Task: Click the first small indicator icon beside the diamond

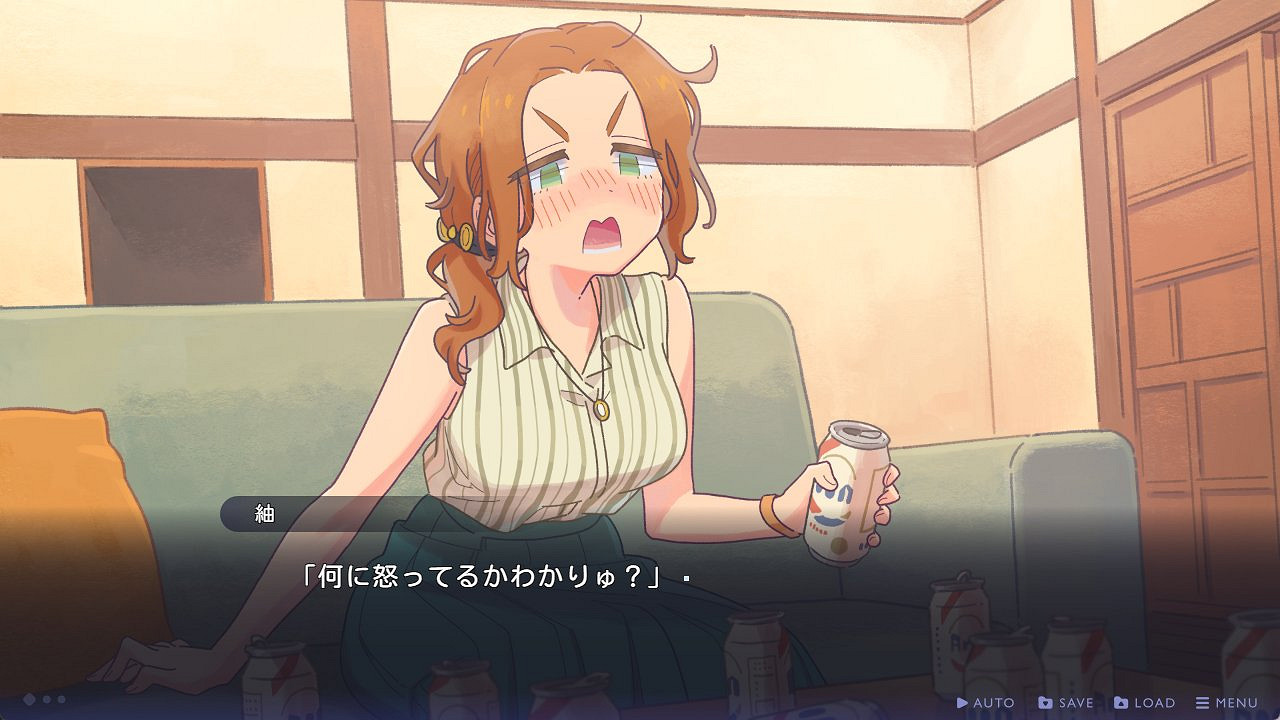Action: click(47, 699)
